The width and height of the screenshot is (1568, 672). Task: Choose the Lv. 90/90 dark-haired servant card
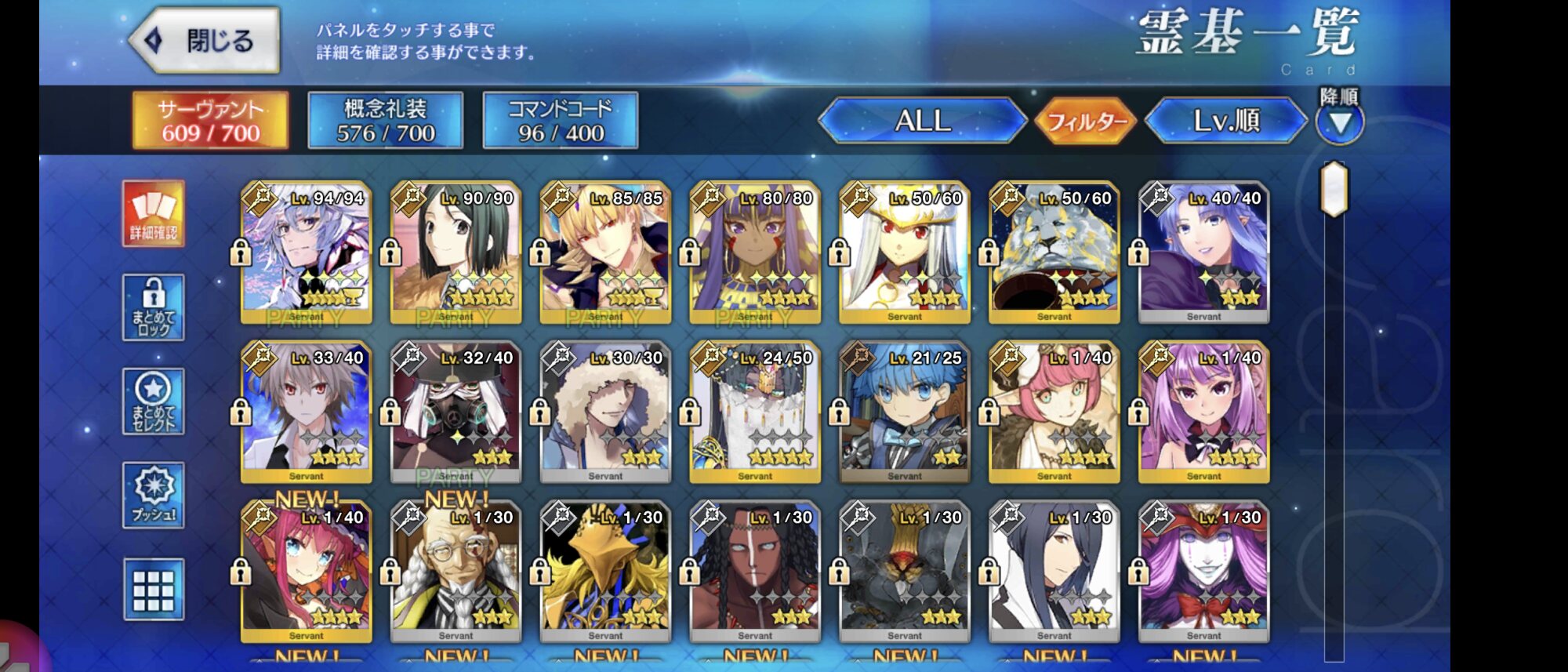pyautogui.click(x=456, y=252)
